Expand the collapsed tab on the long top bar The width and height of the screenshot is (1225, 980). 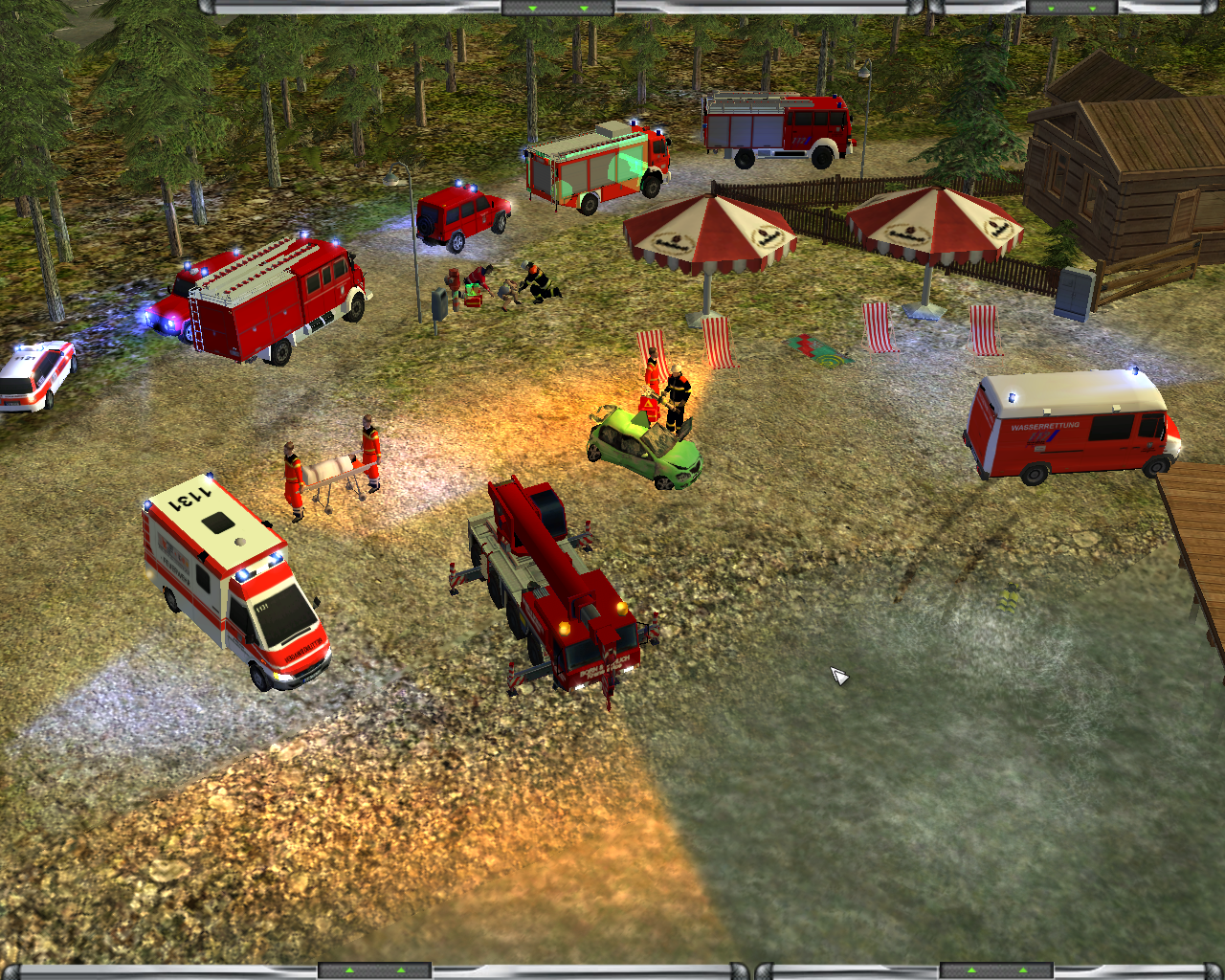pyautogui.click(x=558, y=8)
